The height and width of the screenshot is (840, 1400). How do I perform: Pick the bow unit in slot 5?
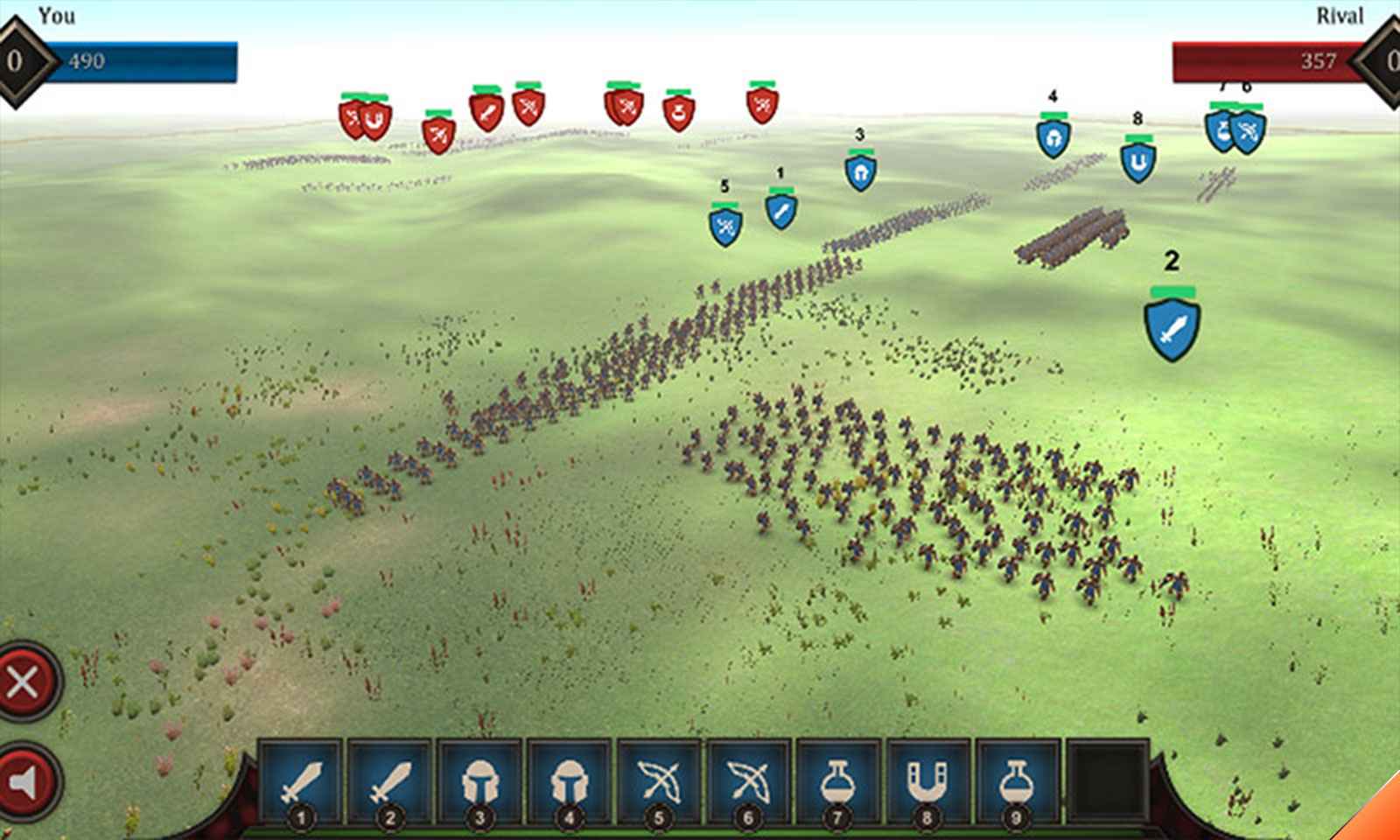[659, 781]
